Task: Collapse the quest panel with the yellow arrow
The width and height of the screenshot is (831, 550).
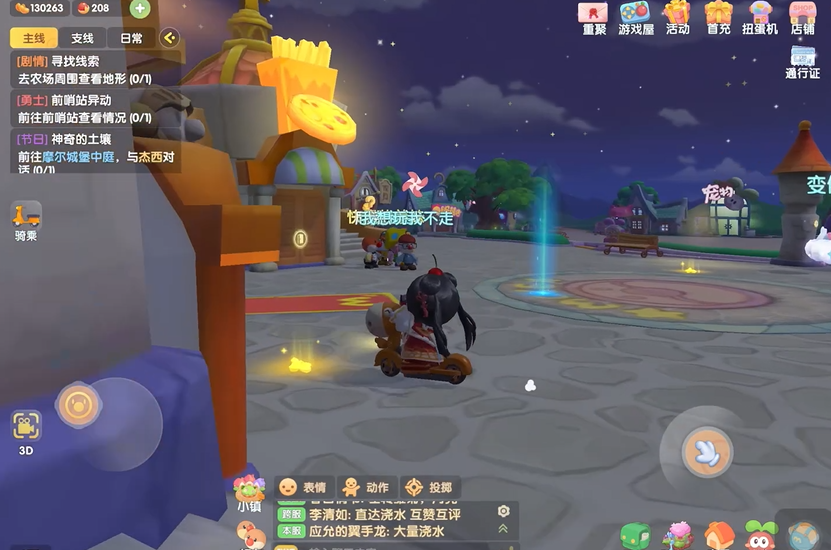Action: click(169, 38)
